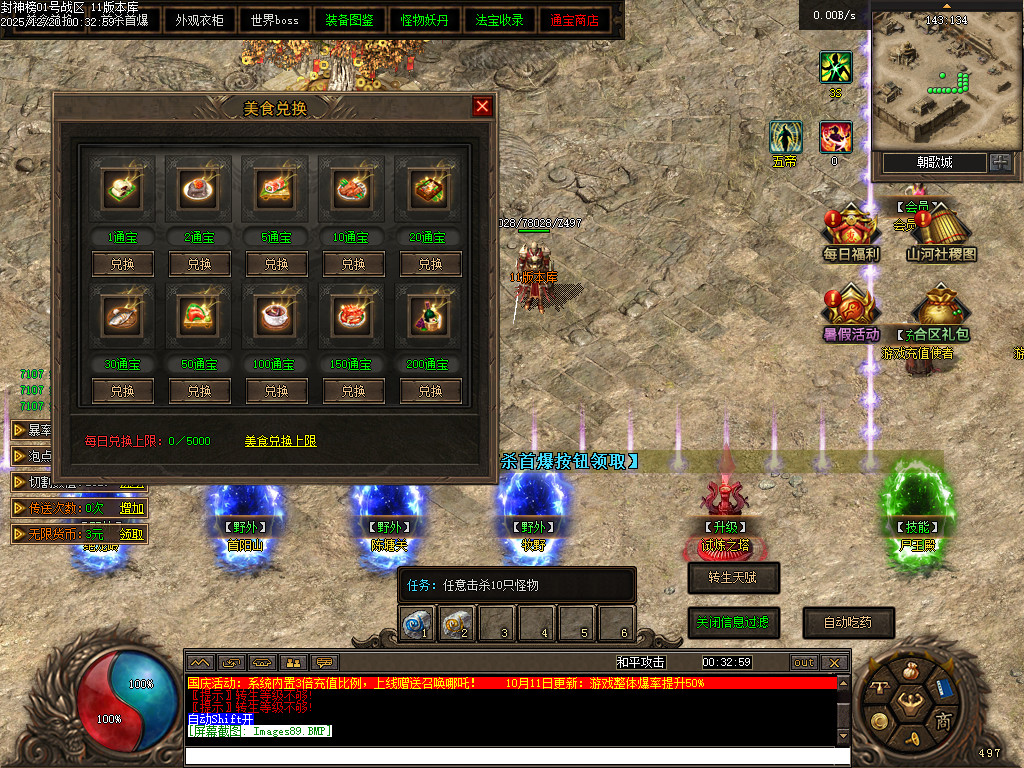Exchange the 1通宝 food item
The height and width of the screenshot is (768, 1024).
pos(122,264)
